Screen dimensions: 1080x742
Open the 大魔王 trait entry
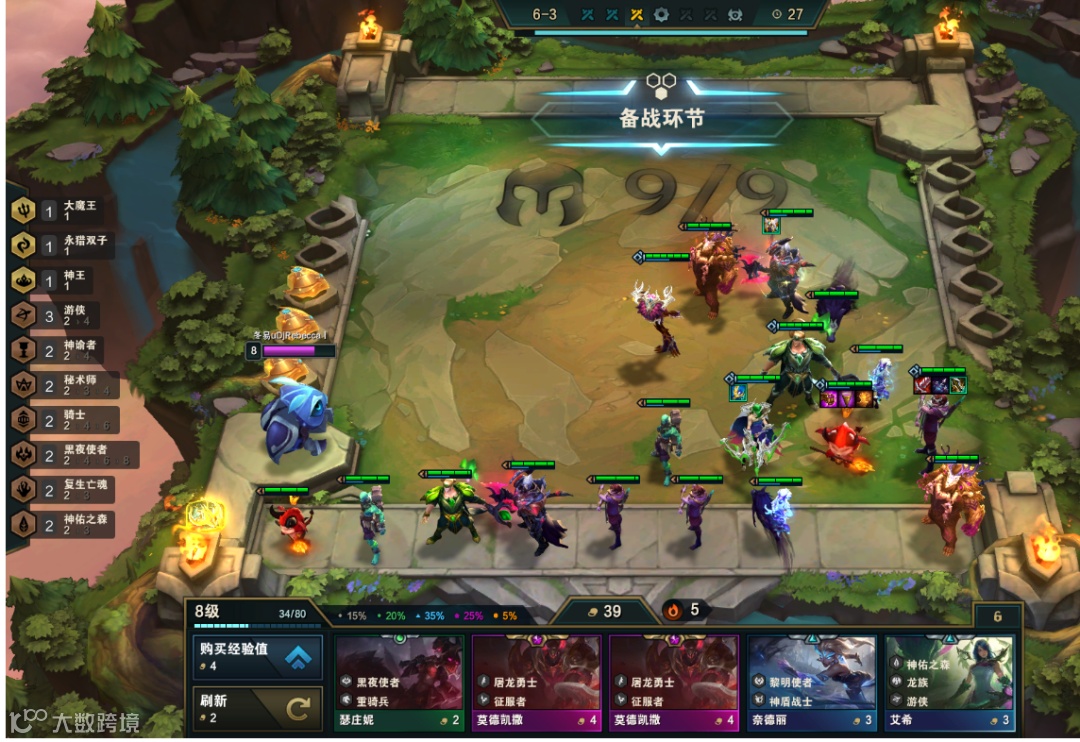[62, 211]
